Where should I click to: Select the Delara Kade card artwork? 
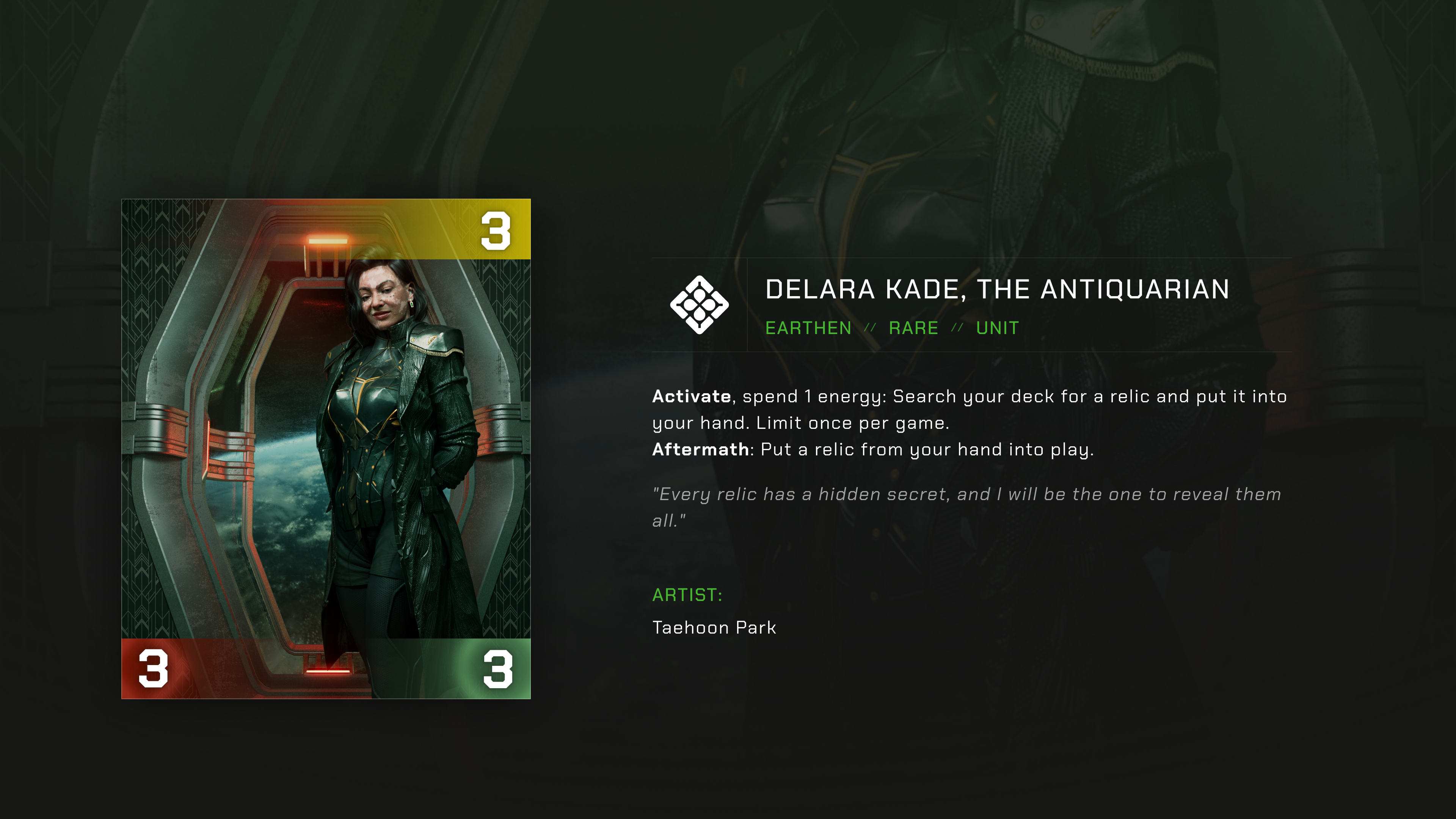pyautogui.click(x=326, y=448)
